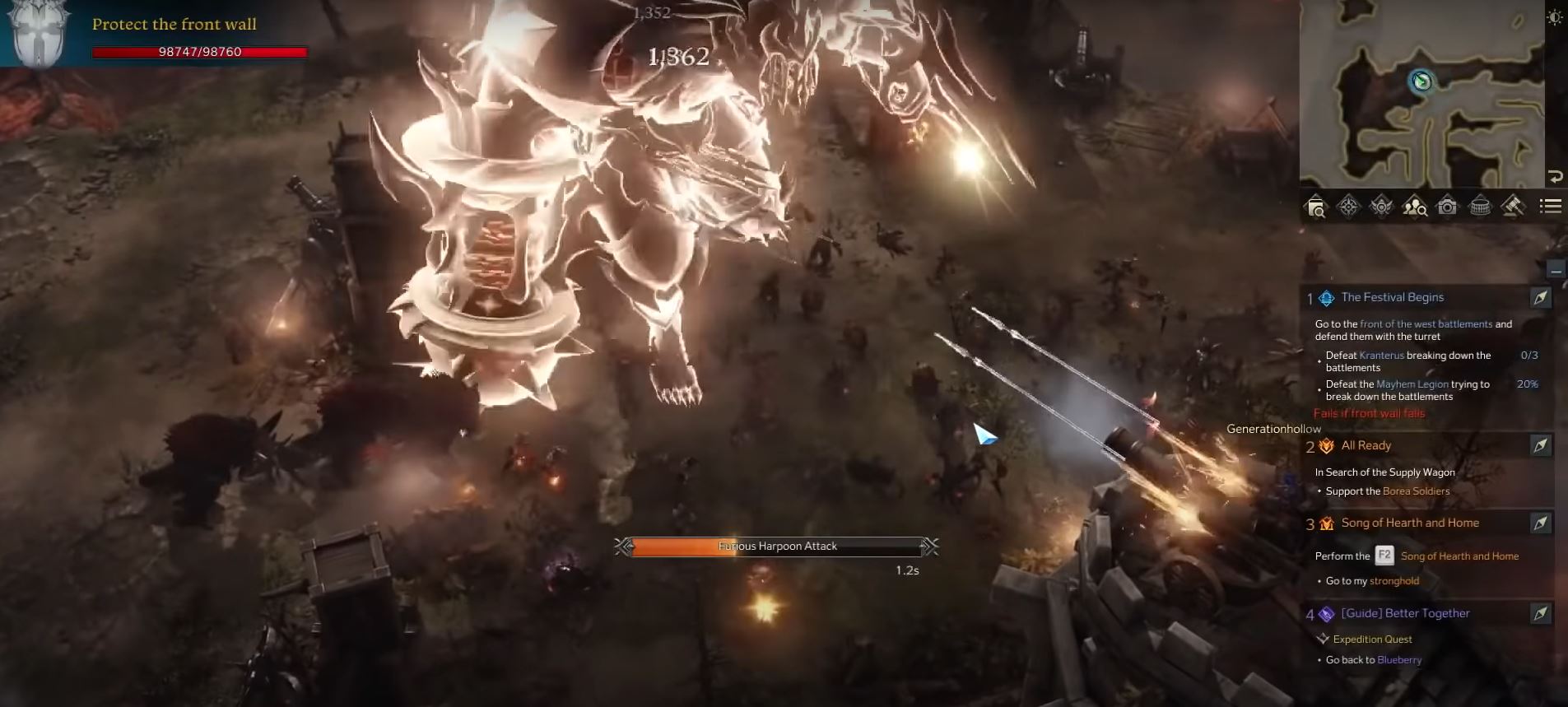The width and height of the screenshot is (1568, 707).
Task: Click the auction hammer icon
Action: 1513,207
